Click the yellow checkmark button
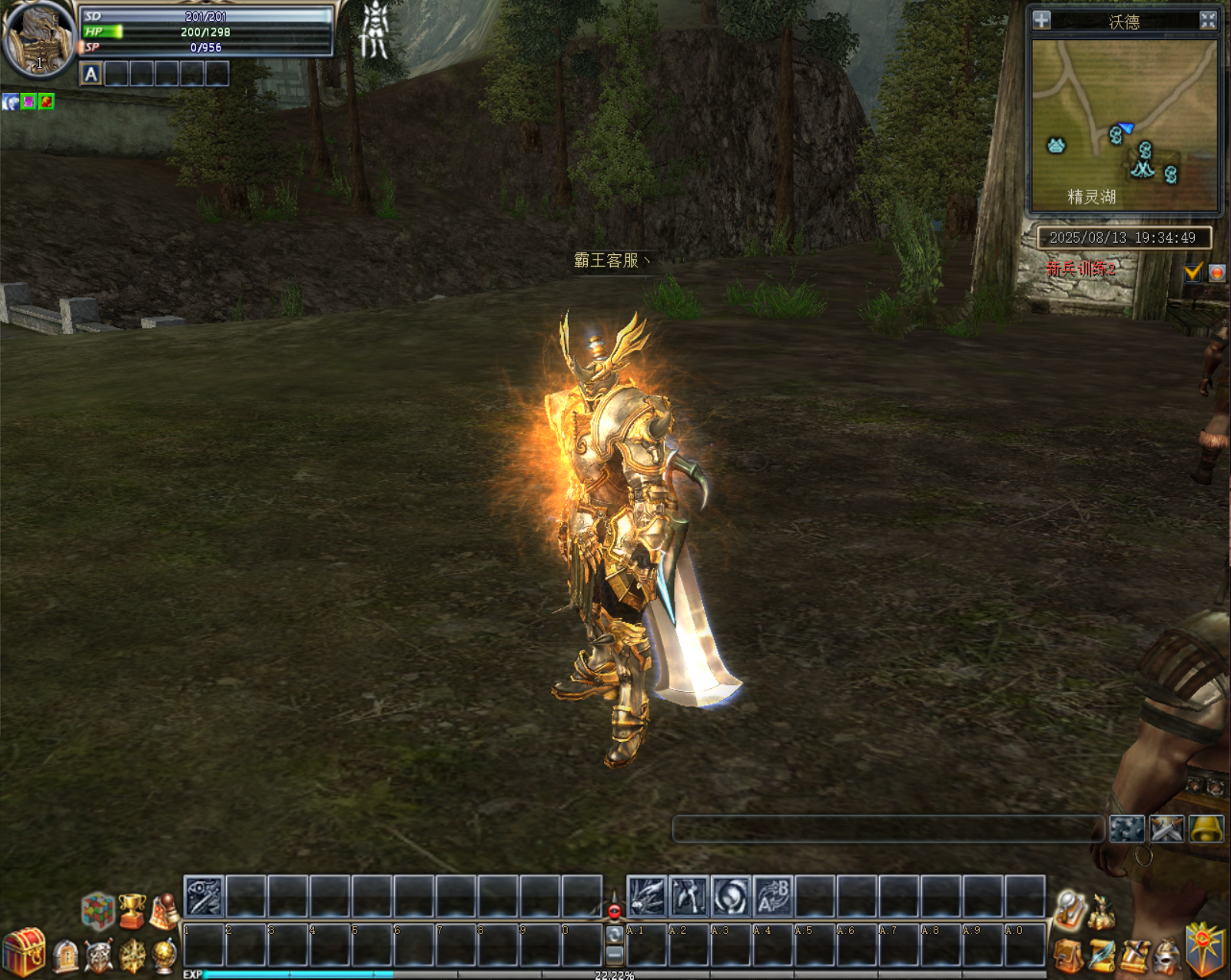This screenshot has height=980, width=1231. point(1193,272)
